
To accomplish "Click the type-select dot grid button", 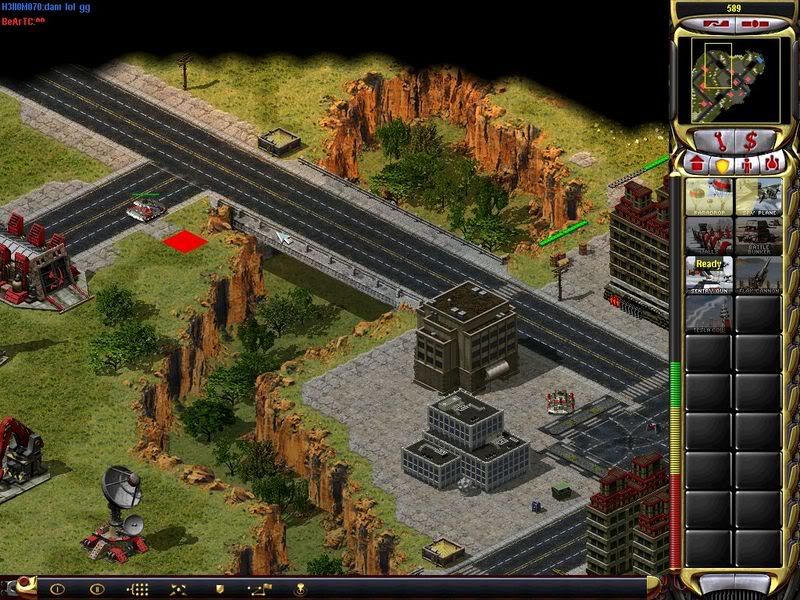I will (137, 589).
